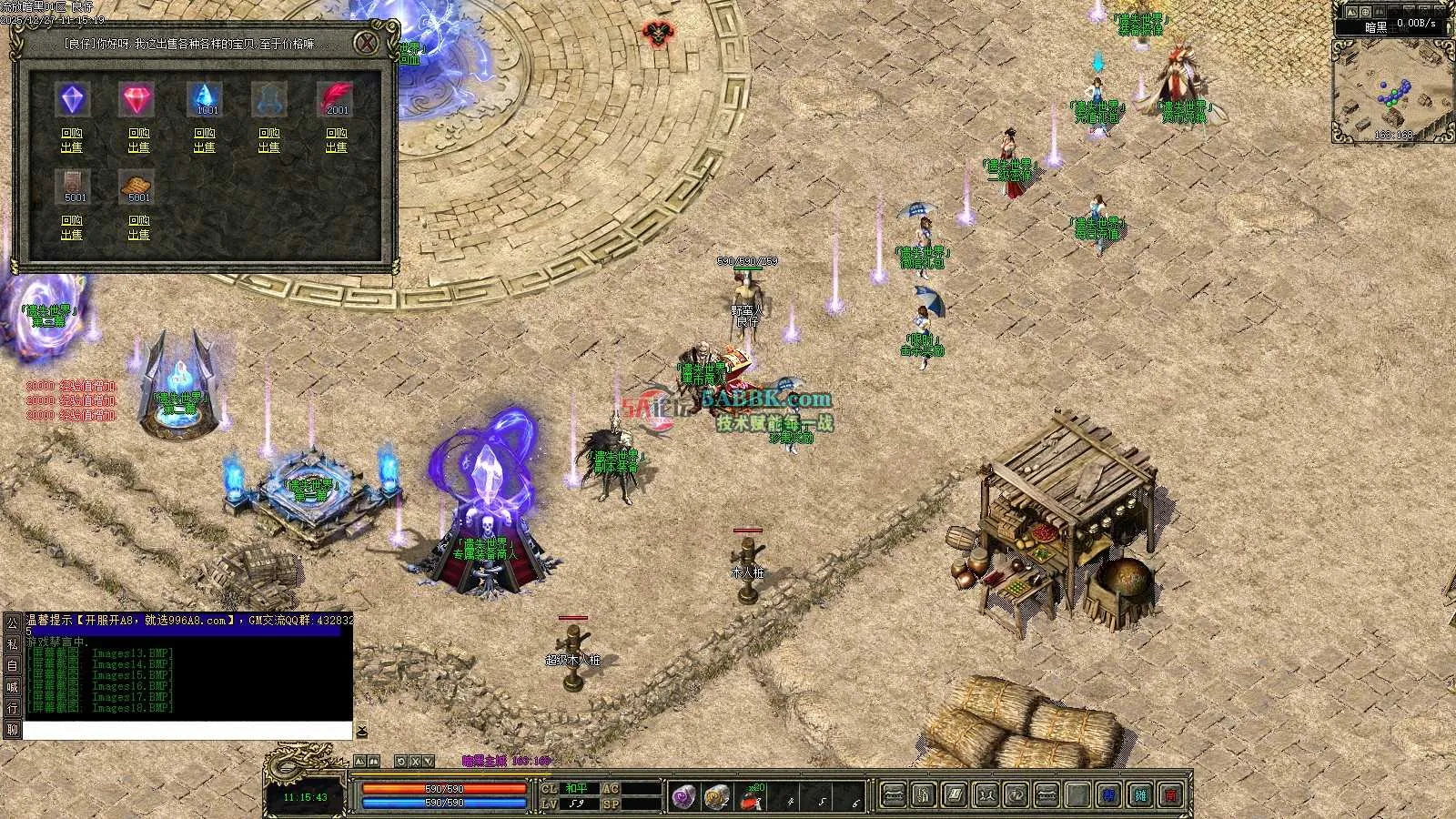This screenshot has width=1456, height=819.
Task: Select the purple diamond gem item
Action: pyautogui.click(x=72, y=100)
